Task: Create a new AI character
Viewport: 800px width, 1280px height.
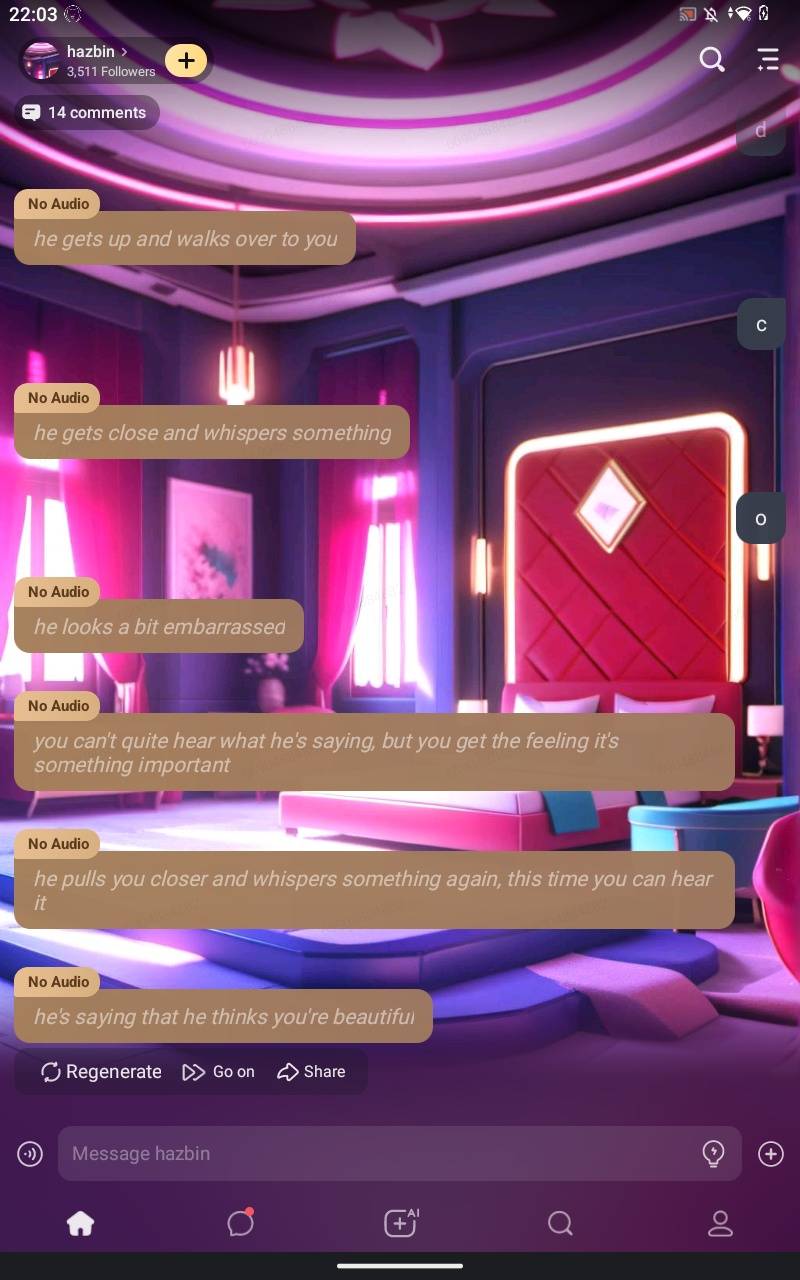Action: tap(400, 1222)
